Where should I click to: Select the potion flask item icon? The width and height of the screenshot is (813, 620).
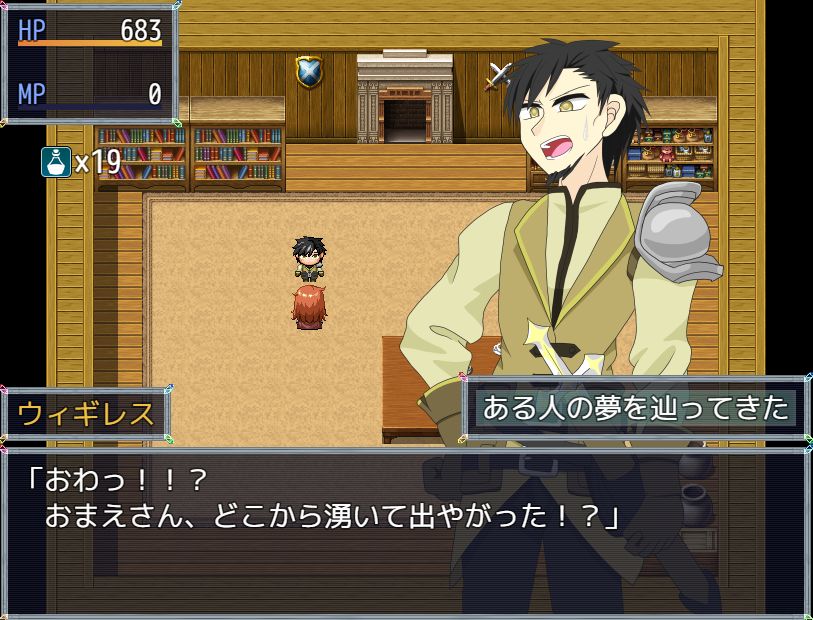pos(56,161)
